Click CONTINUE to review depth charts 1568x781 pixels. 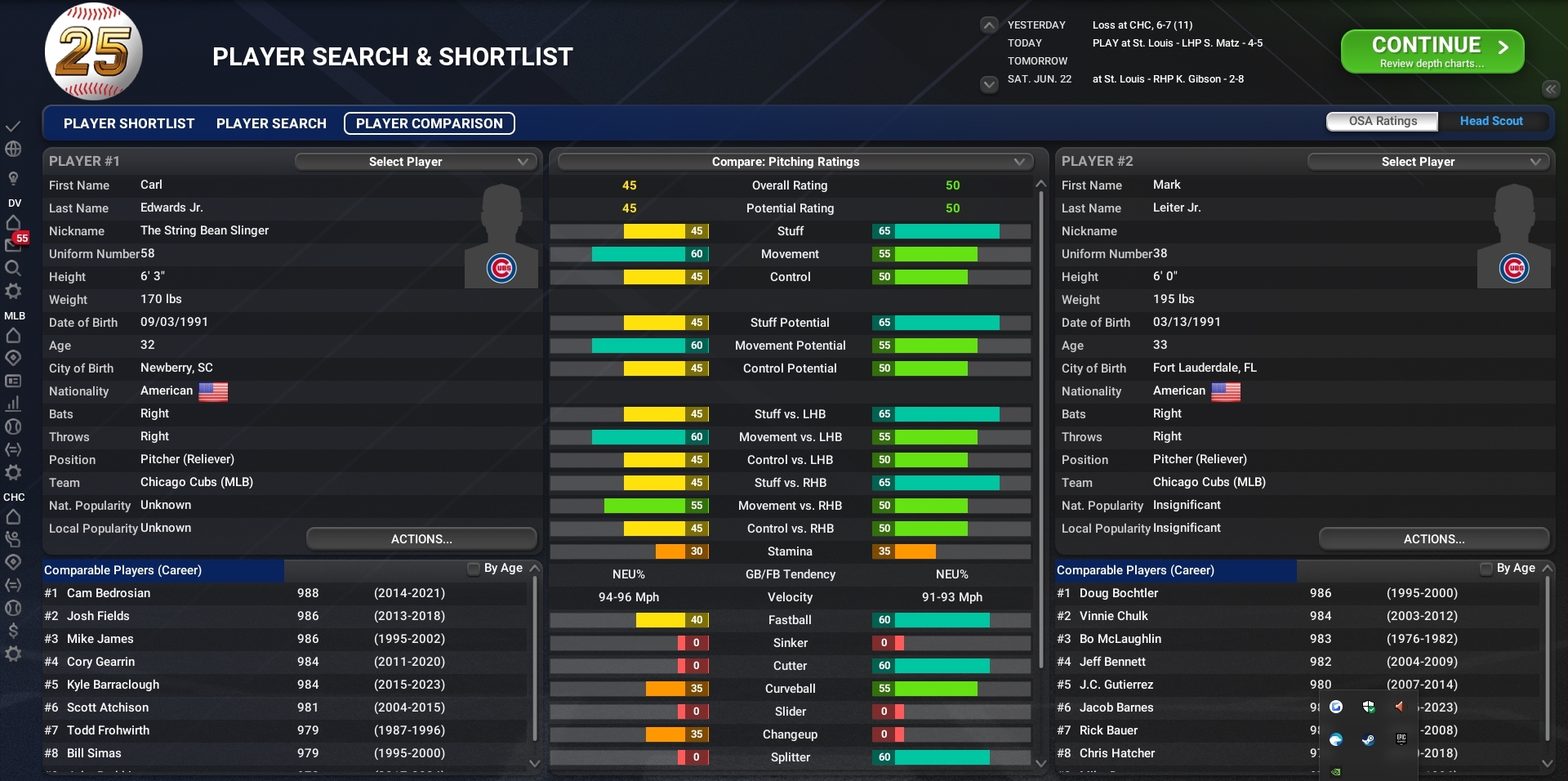click(x=1432, y=51)
